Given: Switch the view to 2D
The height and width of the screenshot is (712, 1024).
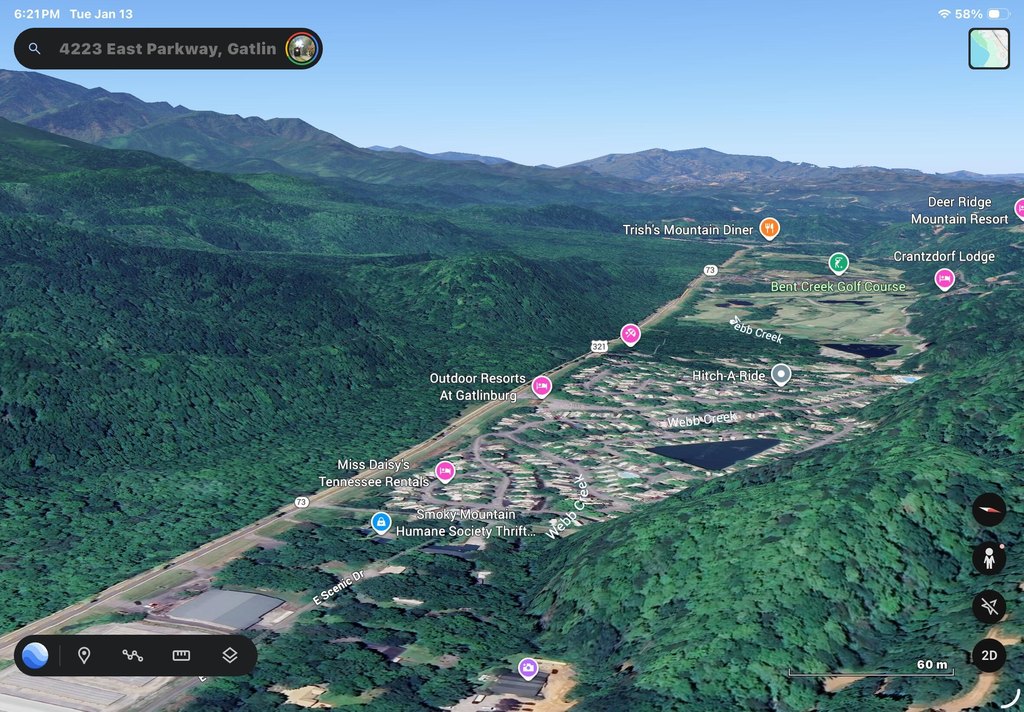Looking at the screenshot, I should [988, 656].
